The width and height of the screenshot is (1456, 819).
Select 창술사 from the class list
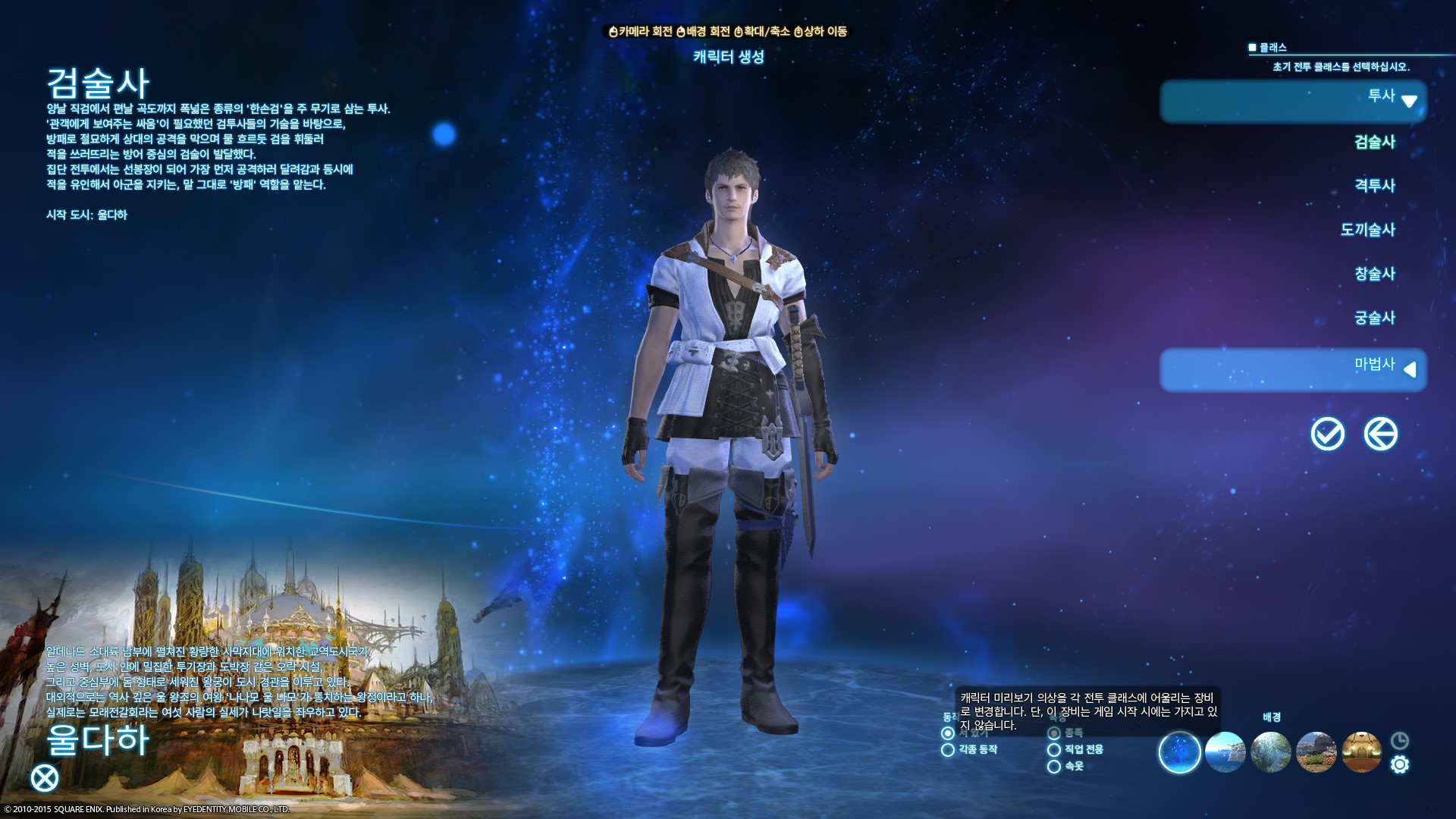pos(1374,274)
